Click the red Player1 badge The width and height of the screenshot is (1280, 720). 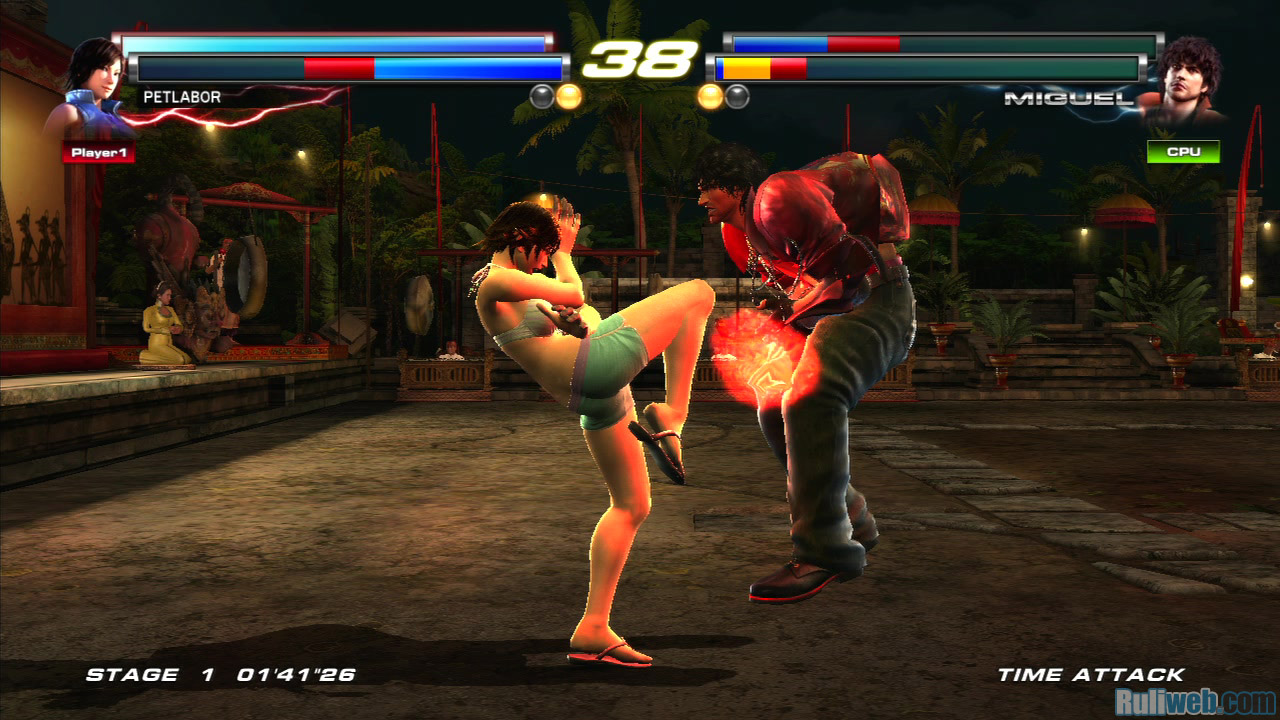coord(98,153)
